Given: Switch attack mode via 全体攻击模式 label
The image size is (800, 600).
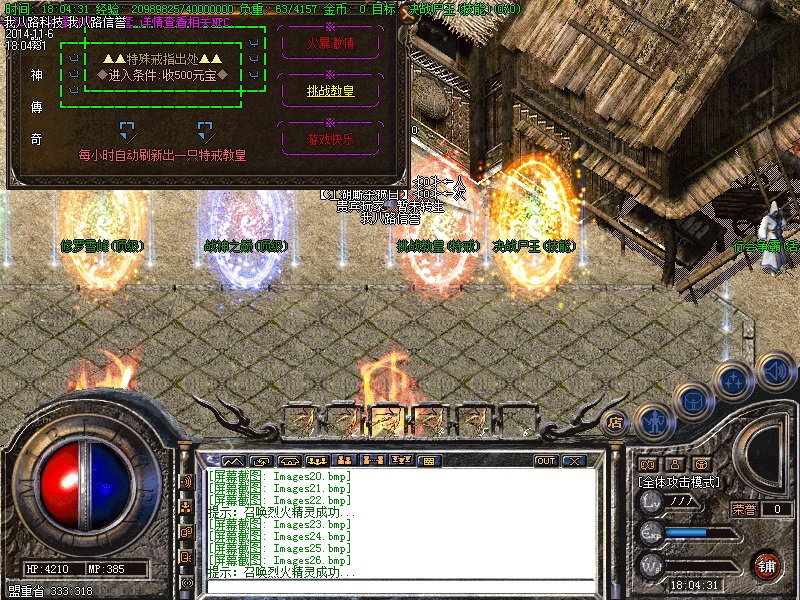Looking at the screenshot, I should [x=680, y=481].
